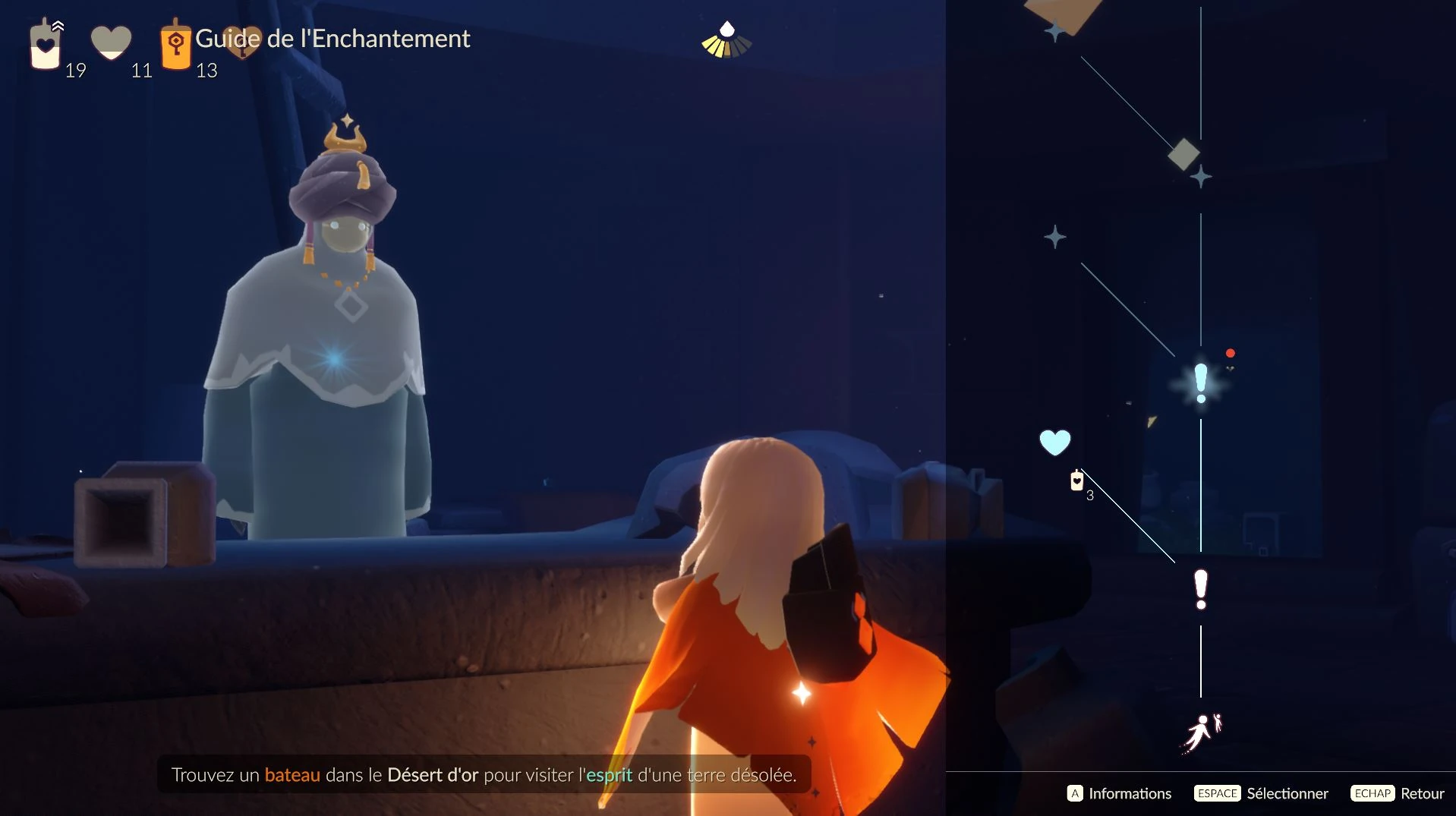Open Informations with the A prompt
This screenshot has width=1456, height=816.
coord(1120,793)
